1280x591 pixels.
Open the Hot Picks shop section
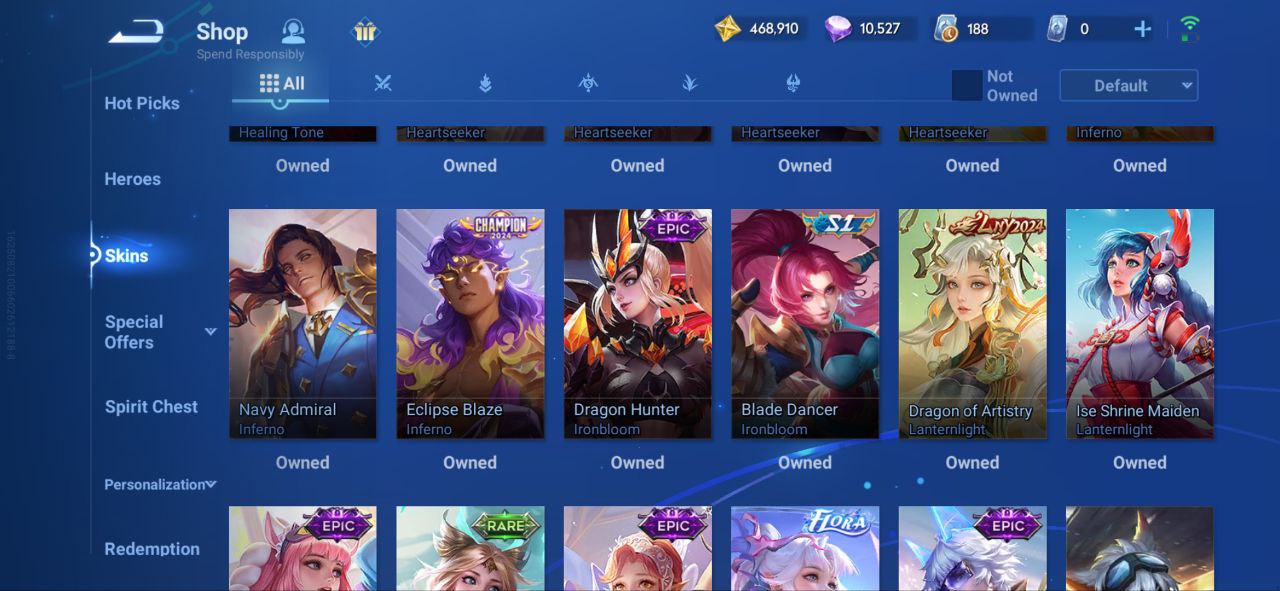point(142,103)
